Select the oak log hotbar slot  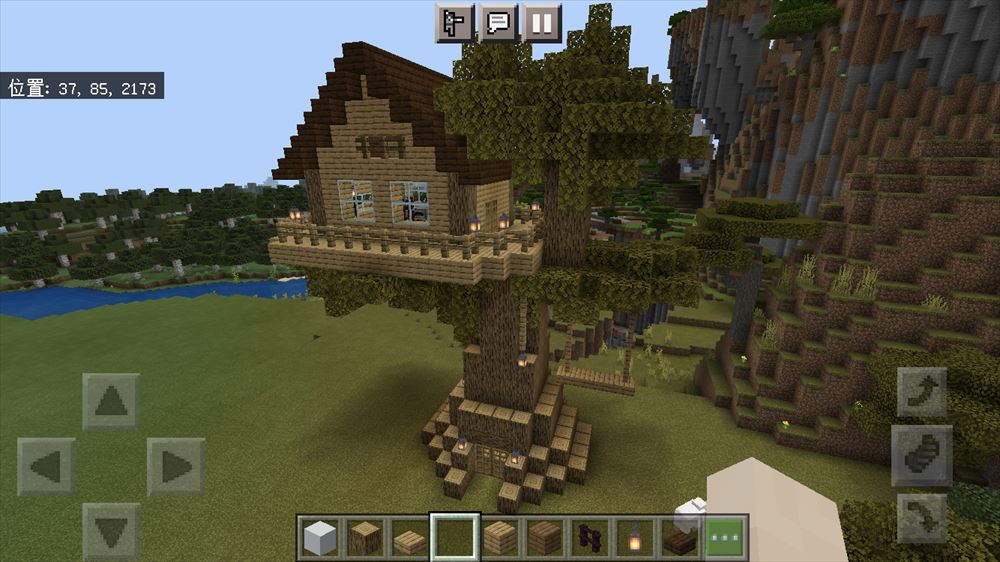(x=365, y=539)
